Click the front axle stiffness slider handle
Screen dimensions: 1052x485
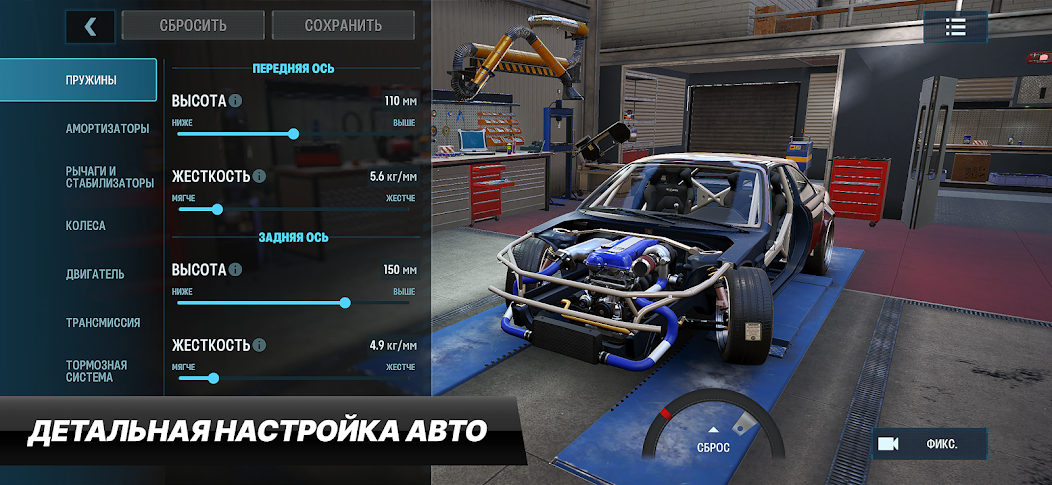[217, 209]
